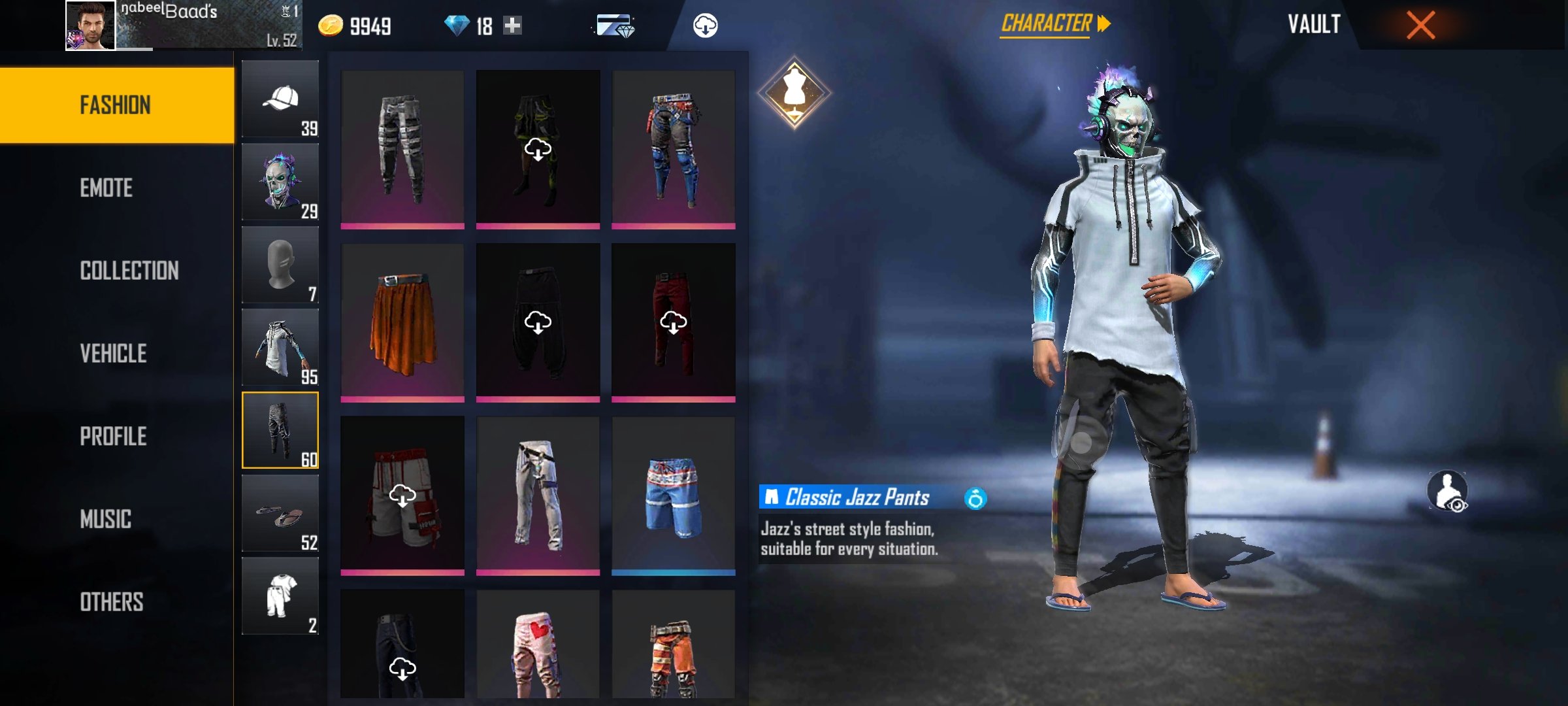The height and width of the screenshot is (706, 1568).
Task: Add diamonds with the plus button
Action: pyautogui.click(x=513, y=25)
